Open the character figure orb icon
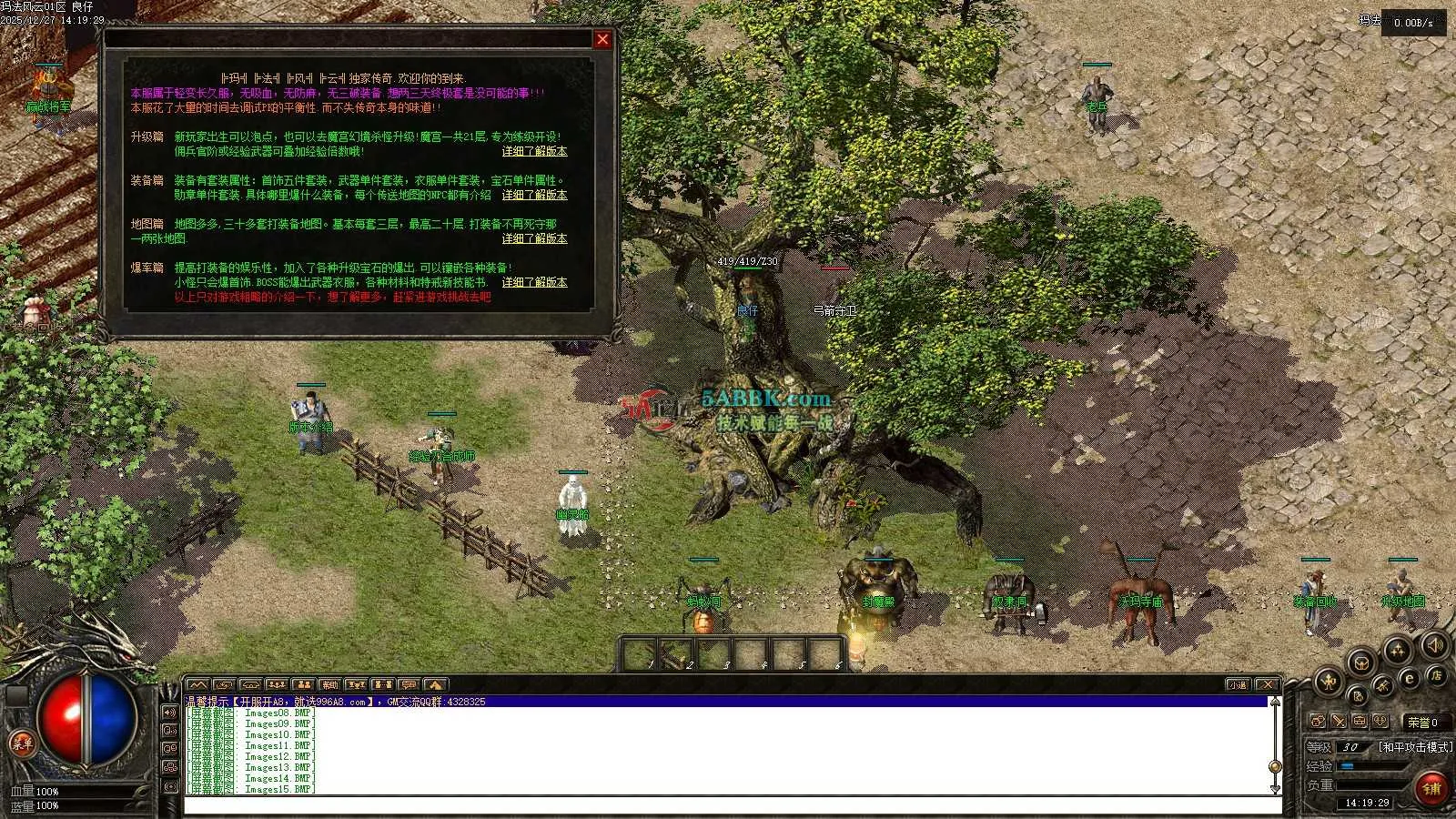 point(1328,680)
